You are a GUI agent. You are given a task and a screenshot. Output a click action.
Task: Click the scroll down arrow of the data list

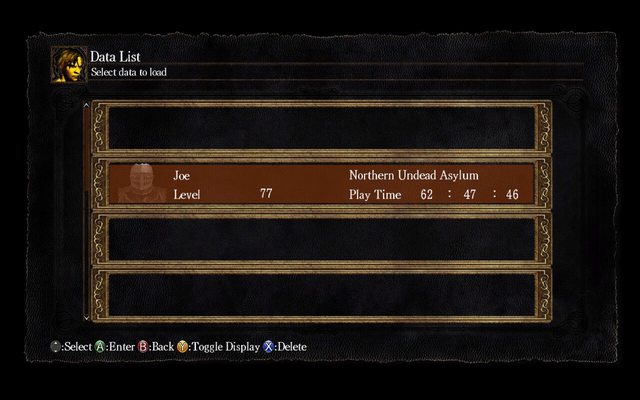(x=86, y=317)
